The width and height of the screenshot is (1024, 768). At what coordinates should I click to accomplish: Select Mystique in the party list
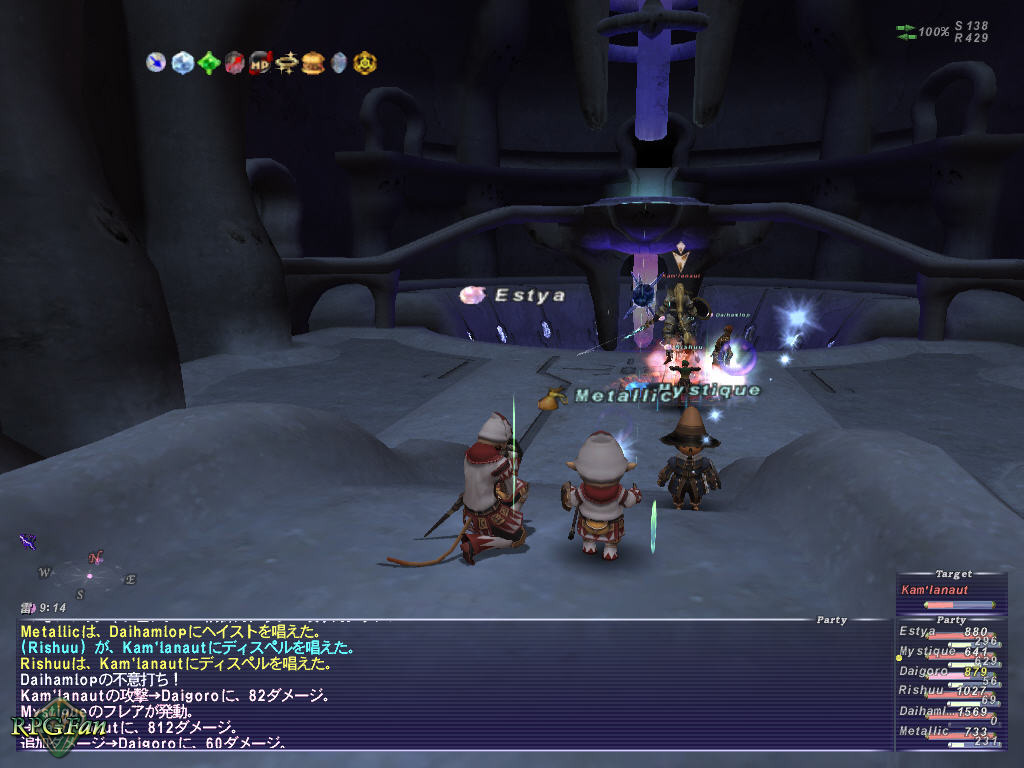946,653
